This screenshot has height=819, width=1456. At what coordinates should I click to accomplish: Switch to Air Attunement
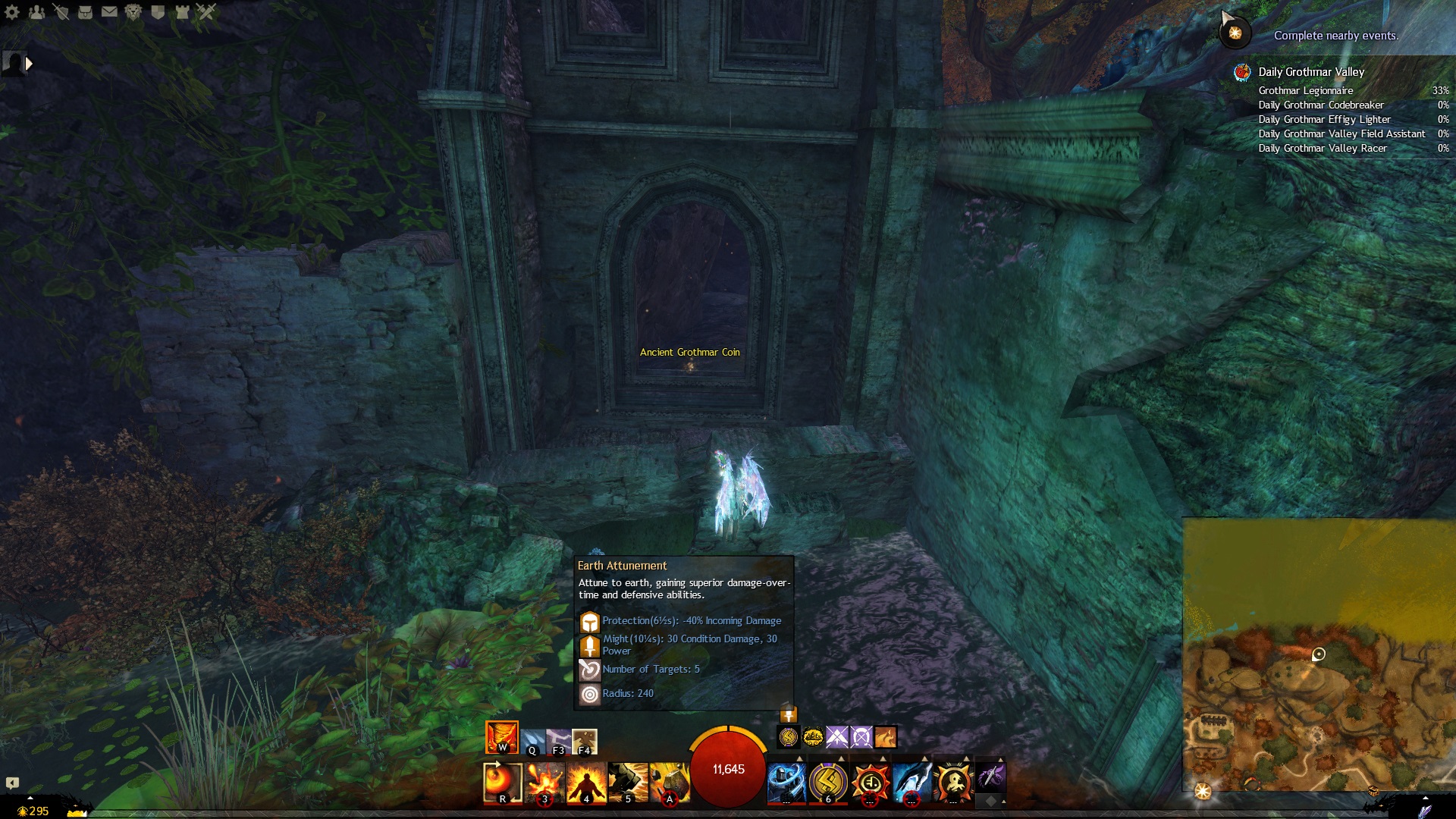point(559,742)
